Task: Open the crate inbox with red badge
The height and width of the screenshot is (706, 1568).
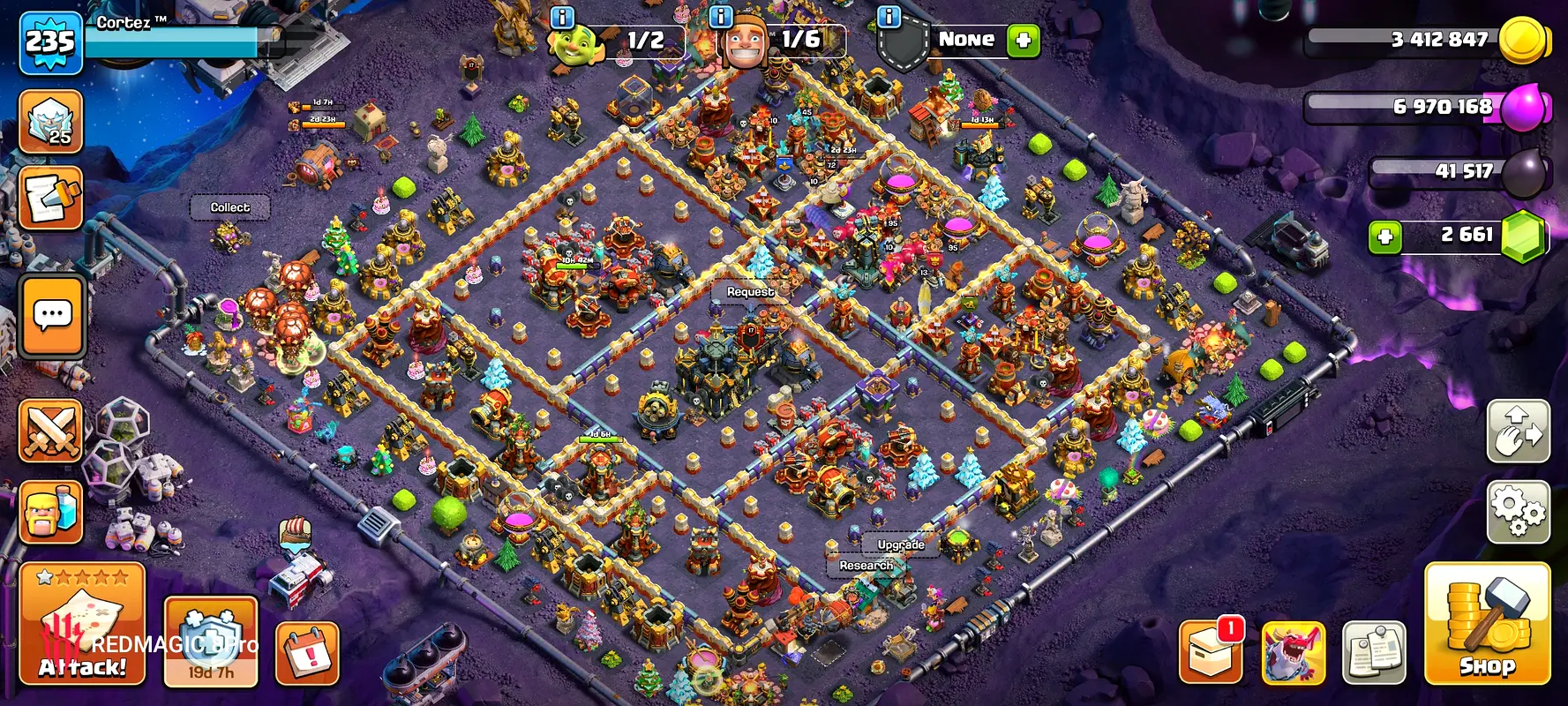Action: 1211,653
